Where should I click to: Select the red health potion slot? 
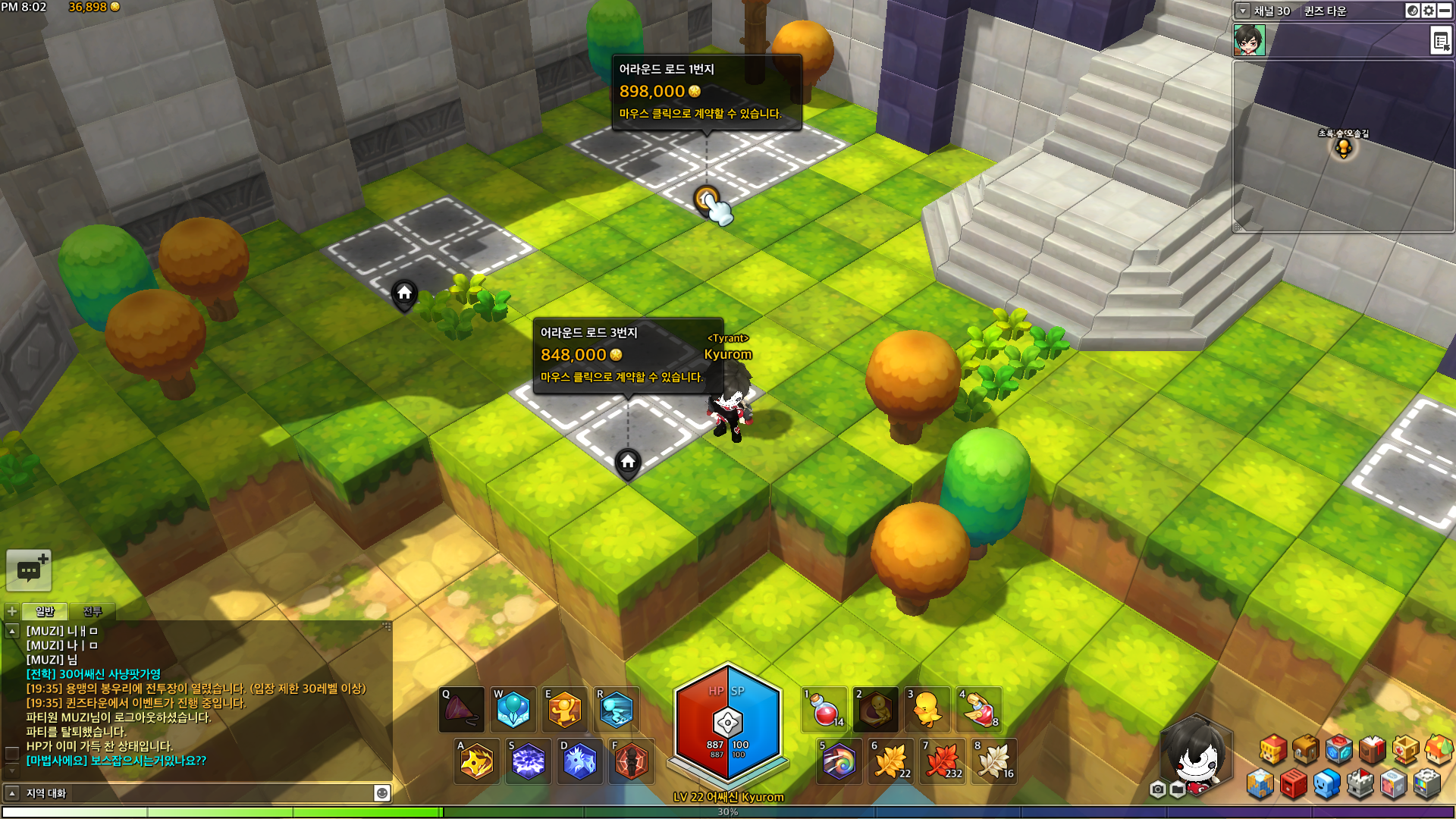pyautogui.click(x=825, y=711)
